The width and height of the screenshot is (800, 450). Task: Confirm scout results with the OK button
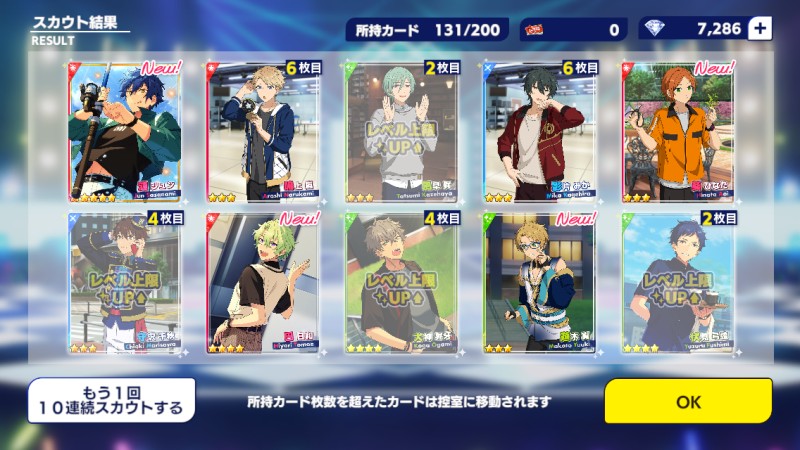(688, 401)
